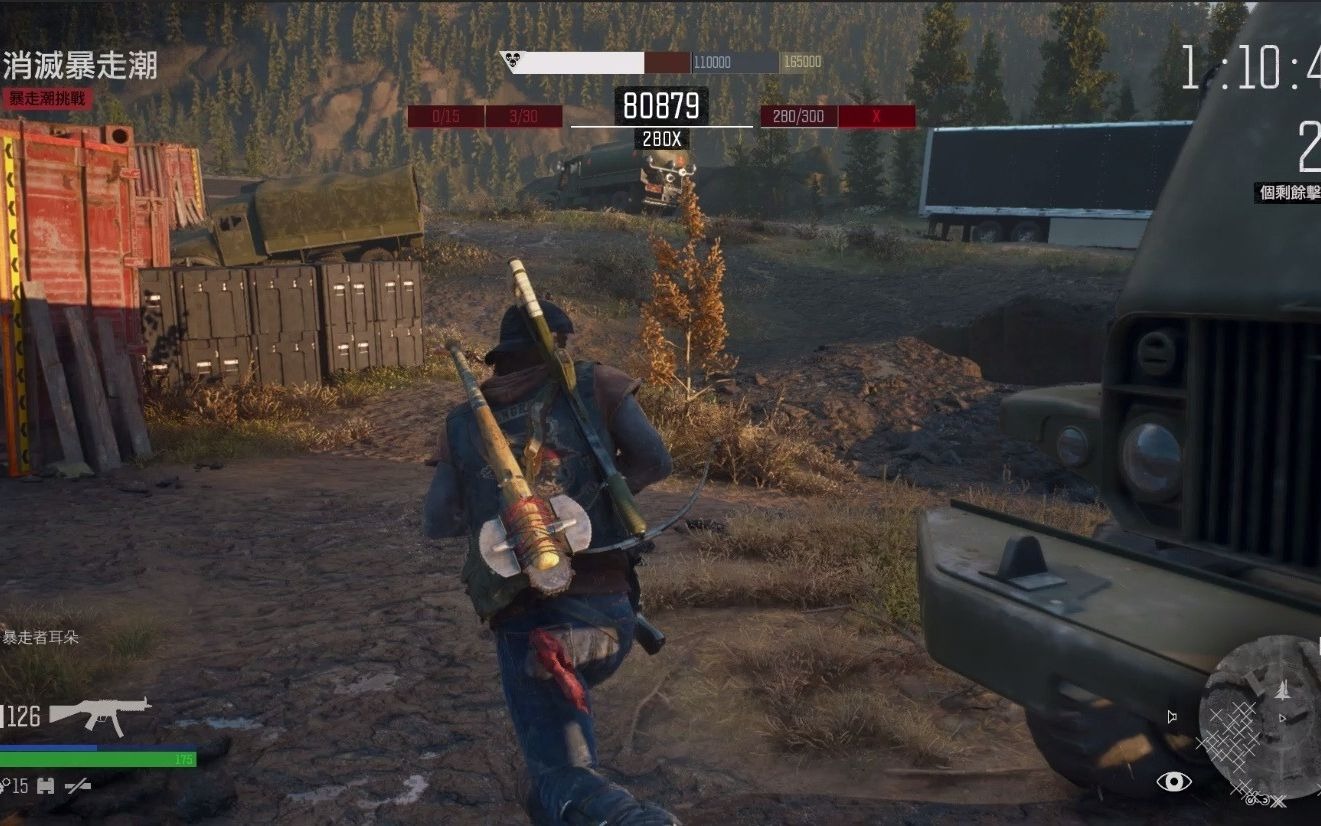Click the motorcycle marker under the minimap
This screenshot has width=1321, height=826.
pos(1257,798)
